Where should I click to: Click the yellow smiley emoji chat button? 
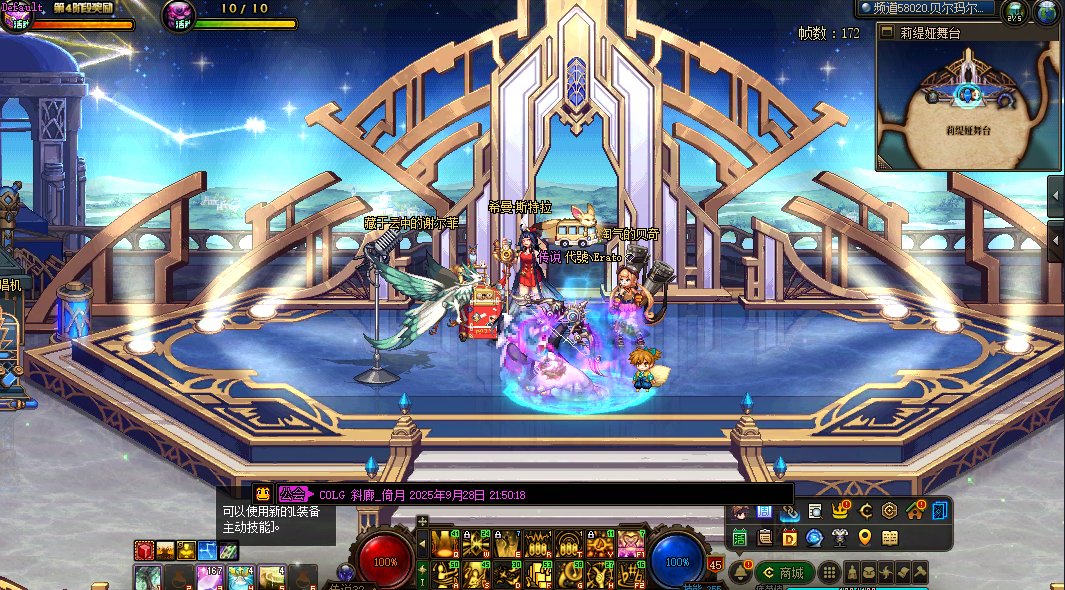click(x=262, y=493)
